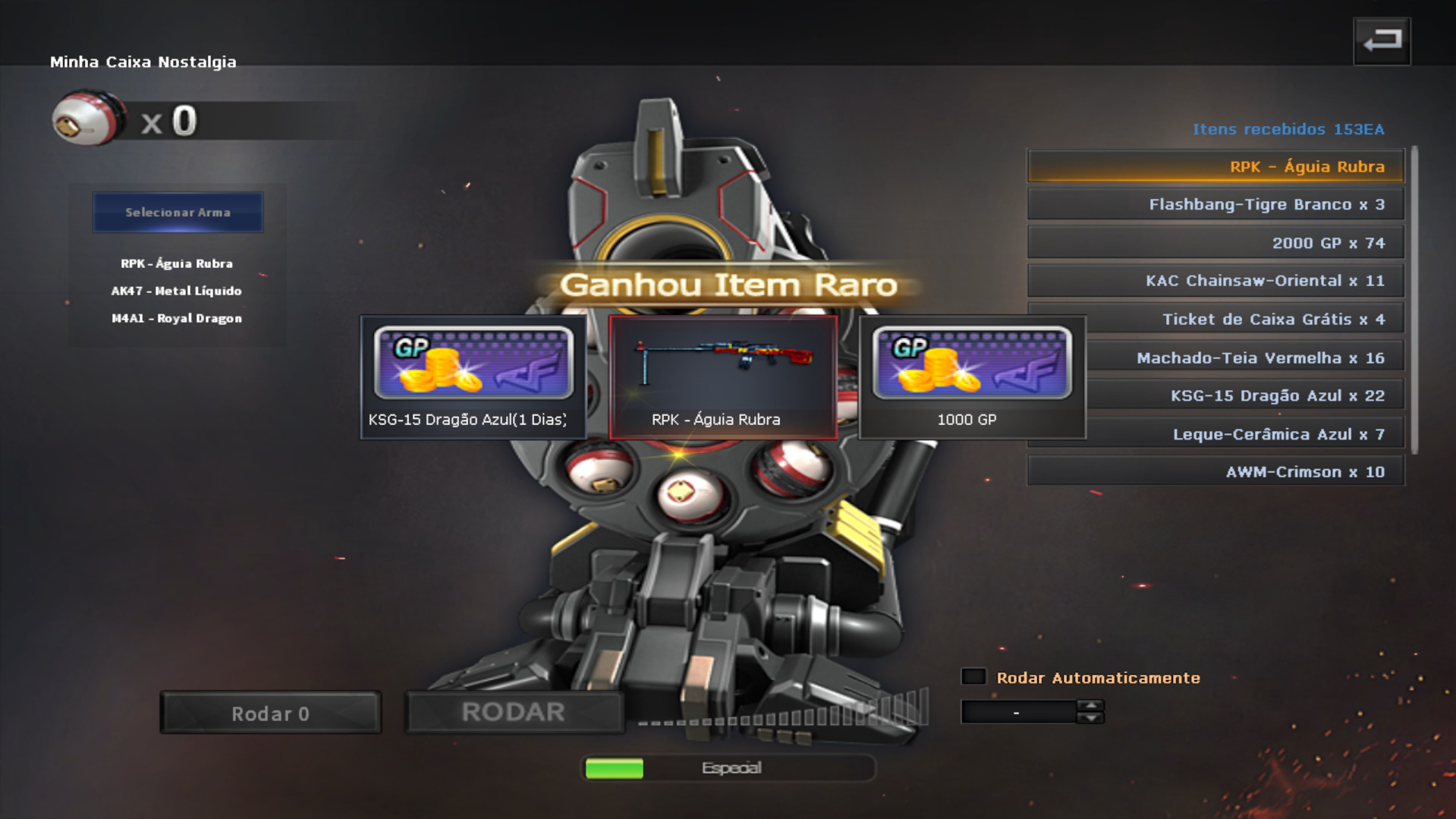This screenshot has height=819, width=1456.
Task: Select the Flashbang-Tigre Branco x 3 row
Action: pos(1215,205)
